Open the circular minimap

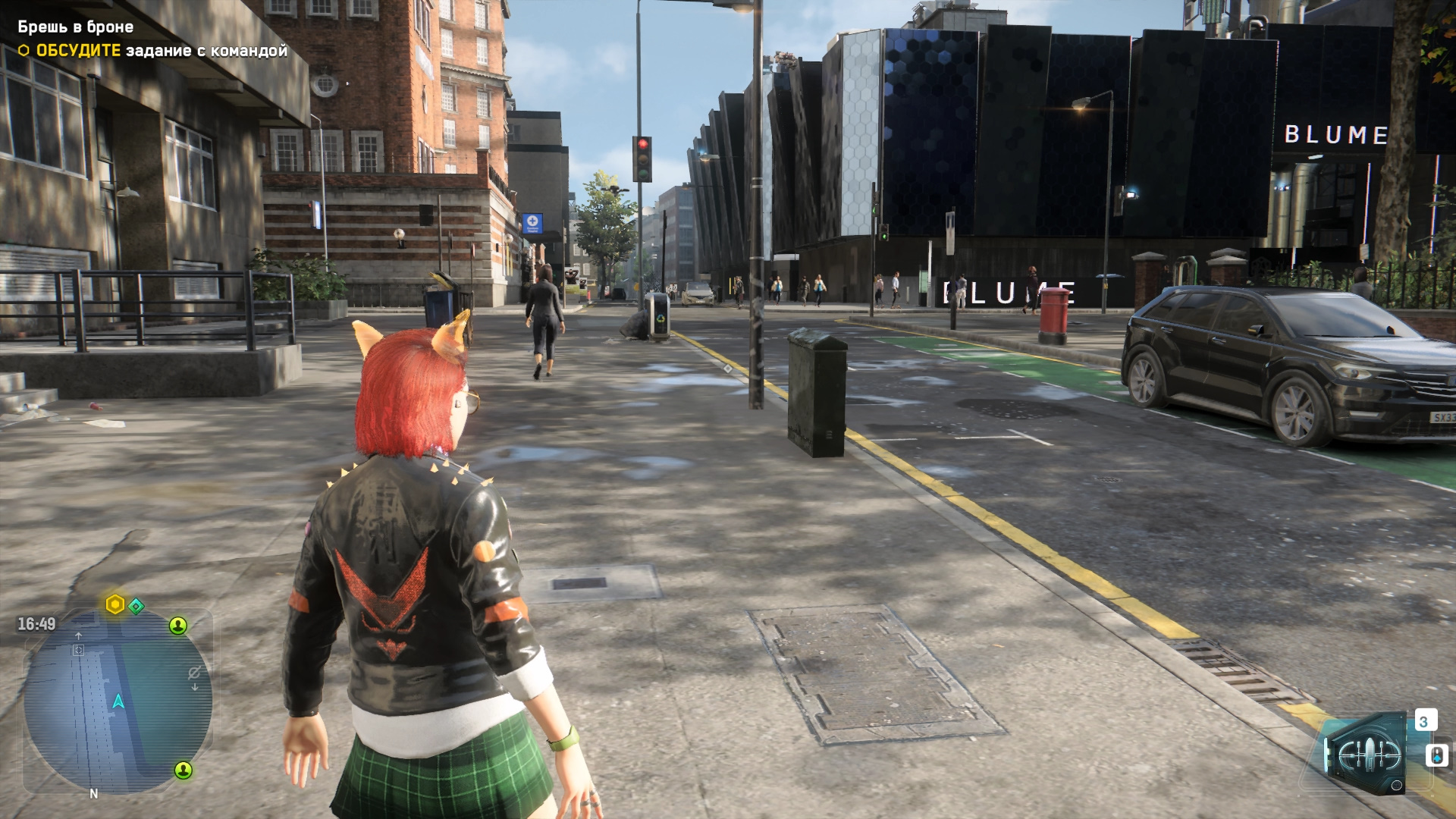click(118, 701)
